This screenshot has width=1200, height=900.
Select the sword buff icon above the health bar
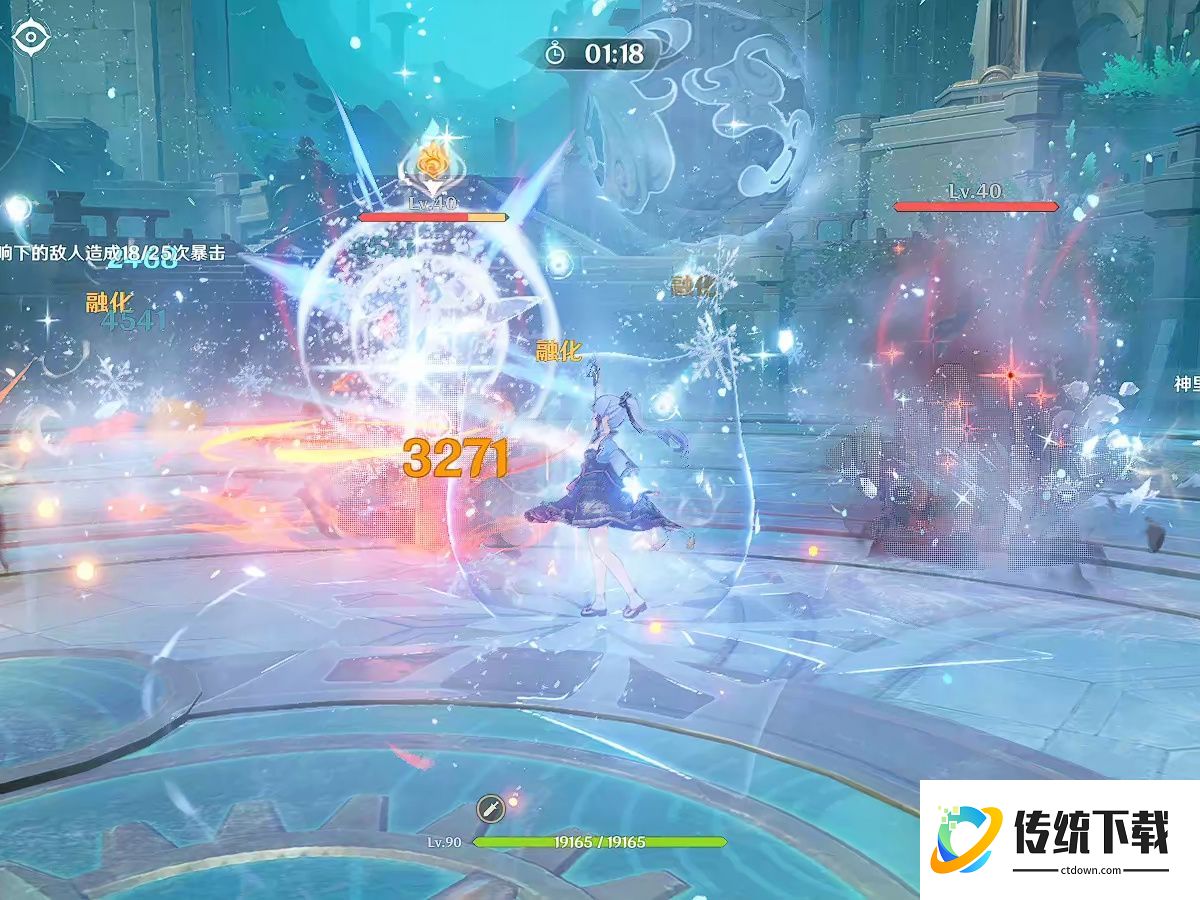[x=490, y=808]
